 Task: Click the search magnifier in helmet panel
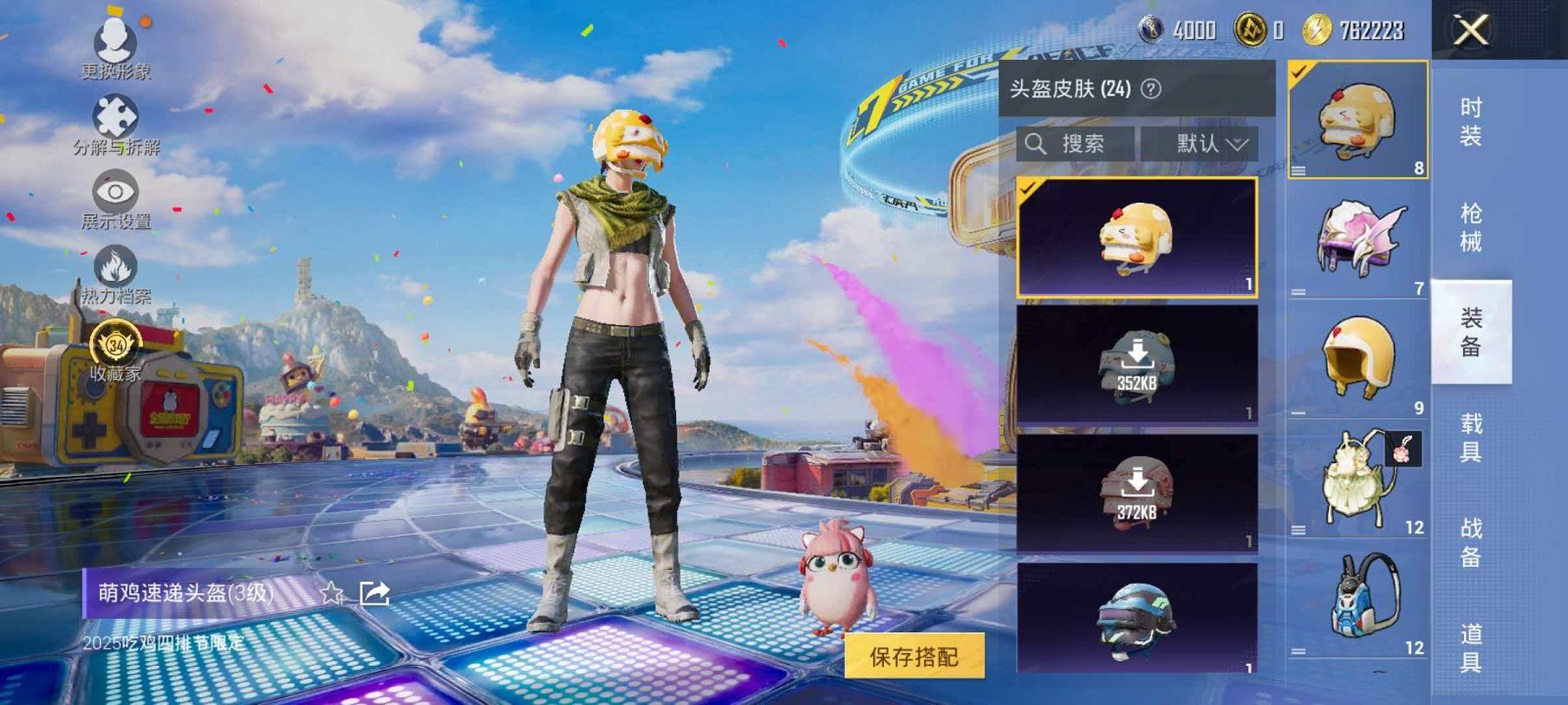(1037, 144)
